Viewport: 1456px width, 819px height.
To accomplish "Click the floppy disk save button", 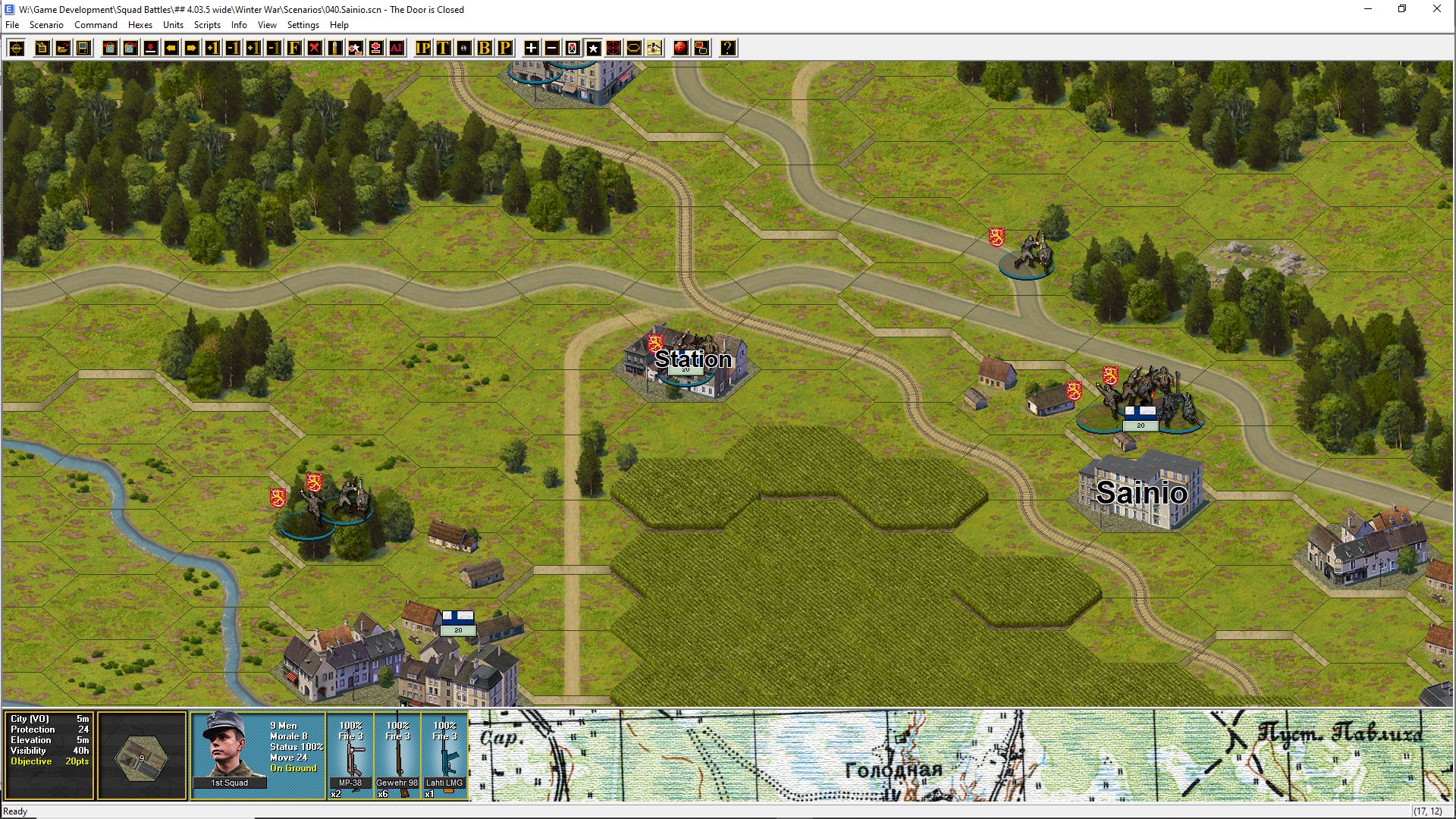I will (x=83, y=49).
